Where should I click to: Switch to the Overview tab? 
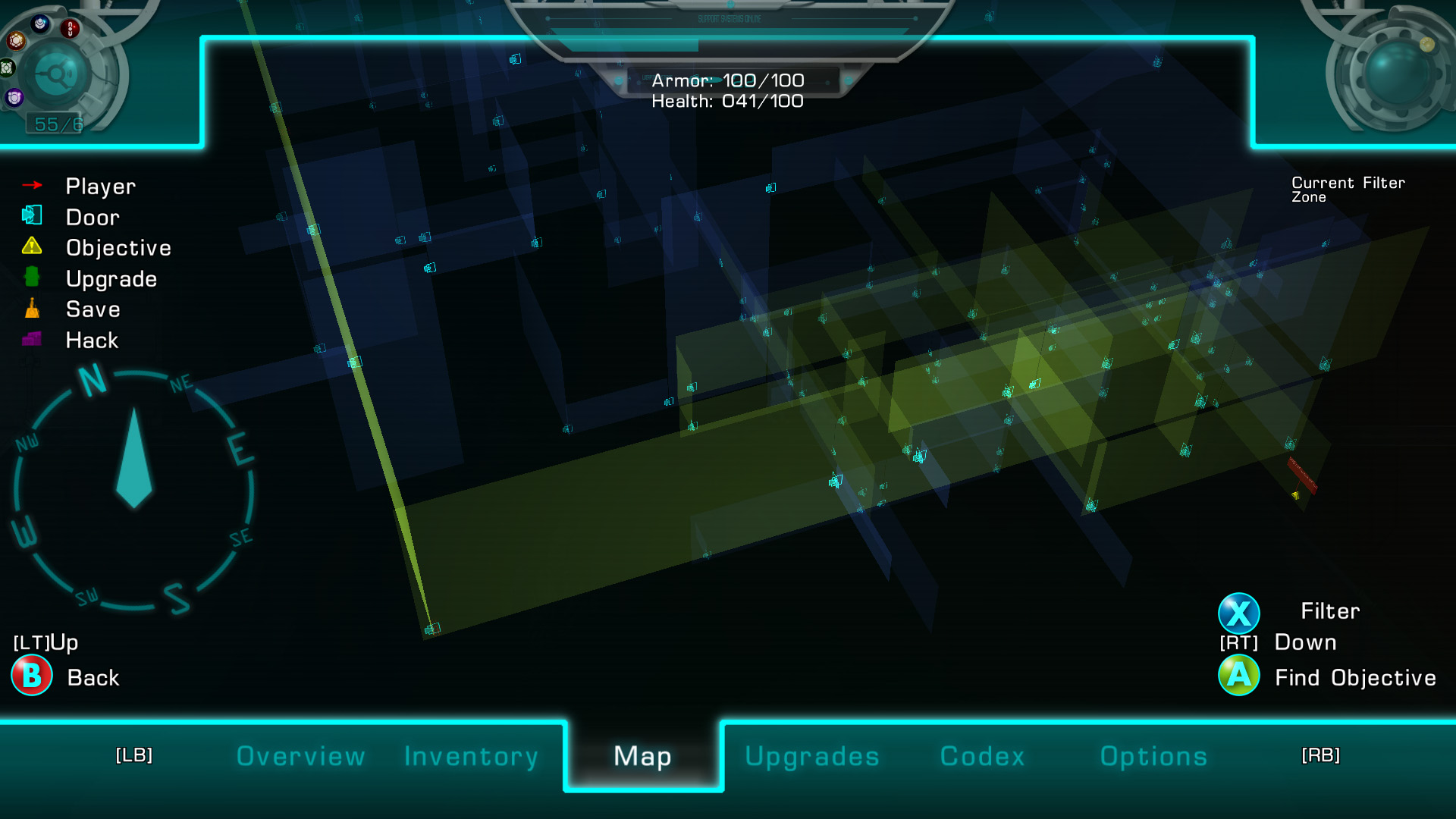(300, 756)
